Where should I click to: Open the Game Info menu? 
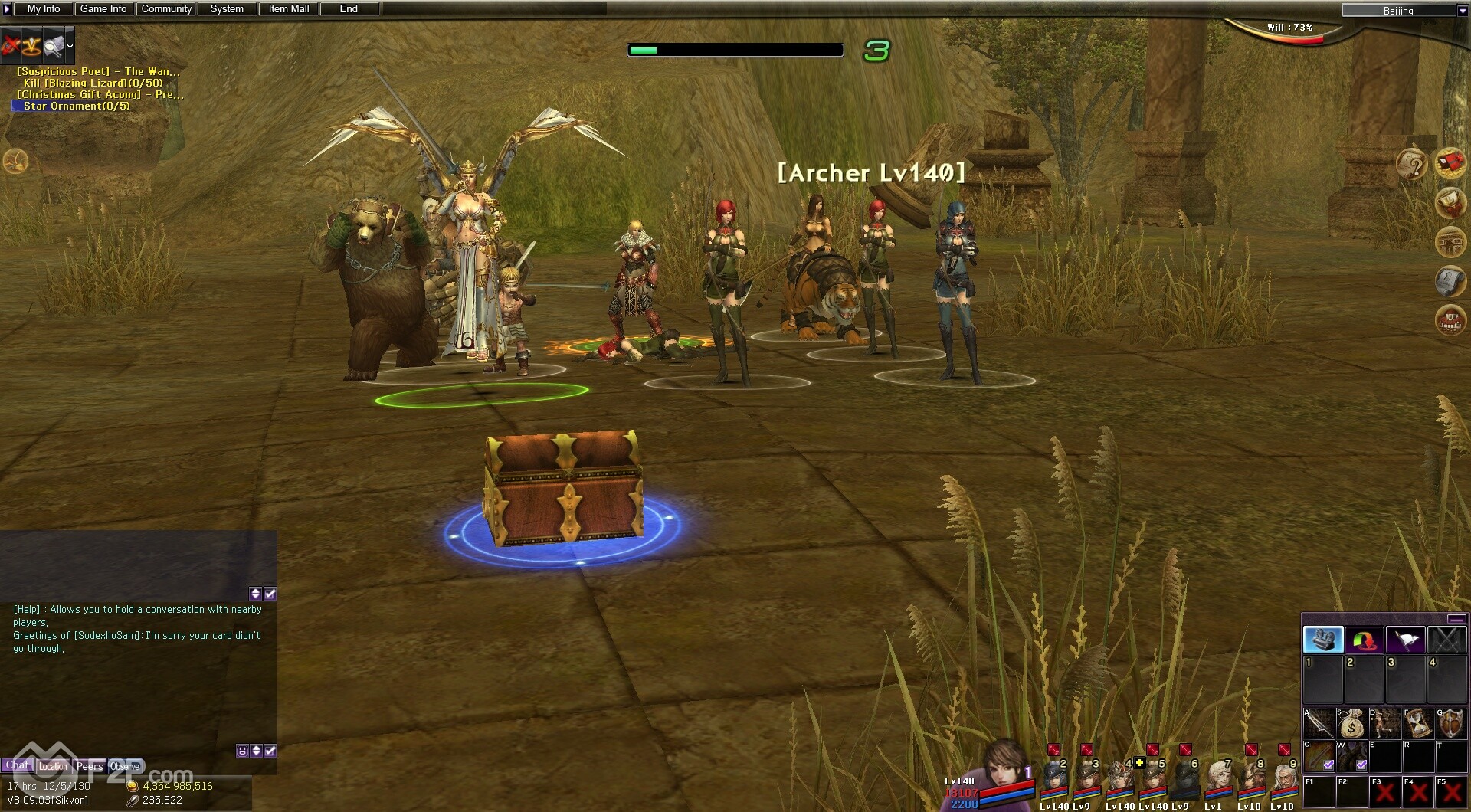coord(103,9)
